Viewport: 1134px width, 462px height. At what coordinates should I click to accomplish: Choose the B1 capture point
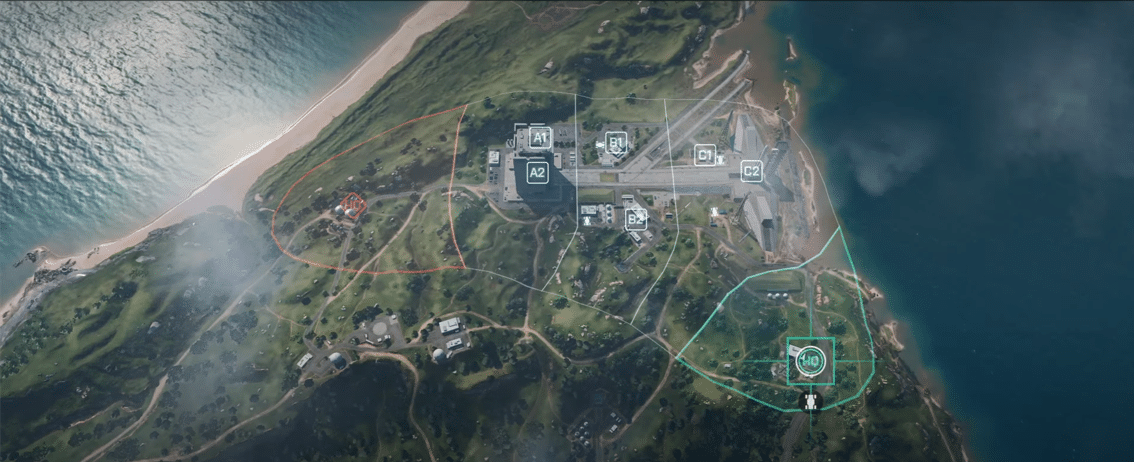[x=616, y=143]
